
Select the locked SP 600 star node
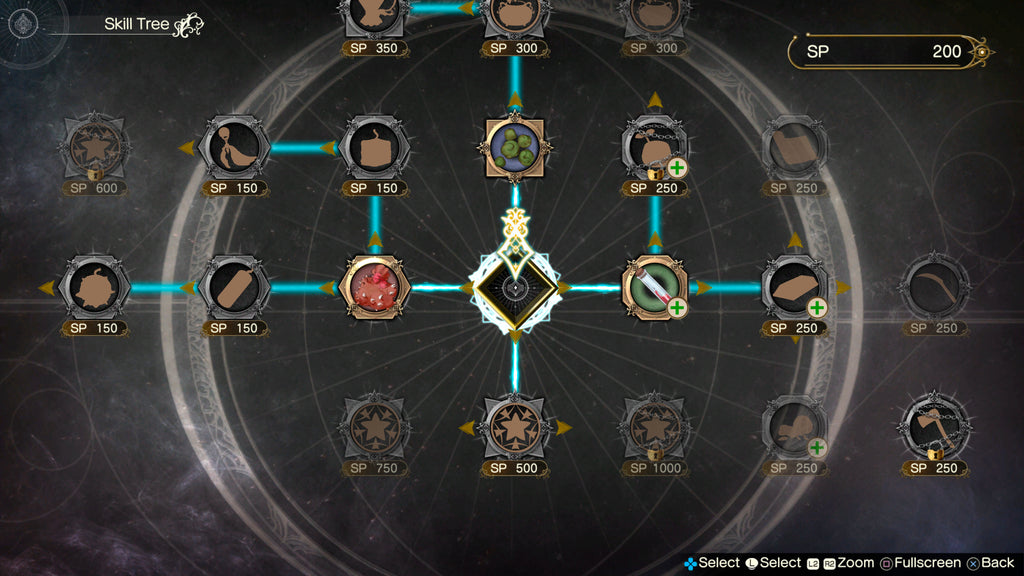(95, 148)
